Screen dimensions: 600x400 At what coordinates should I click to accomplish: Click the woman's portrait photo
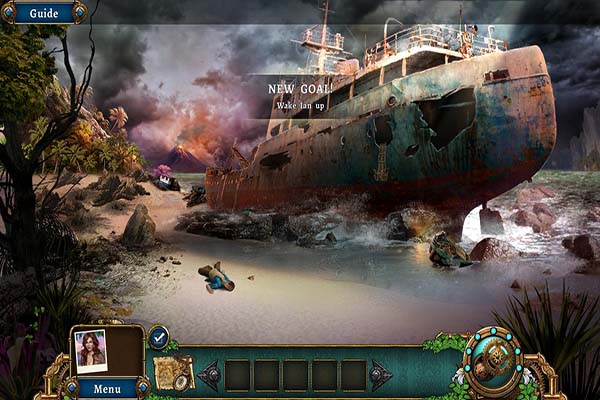90,349
